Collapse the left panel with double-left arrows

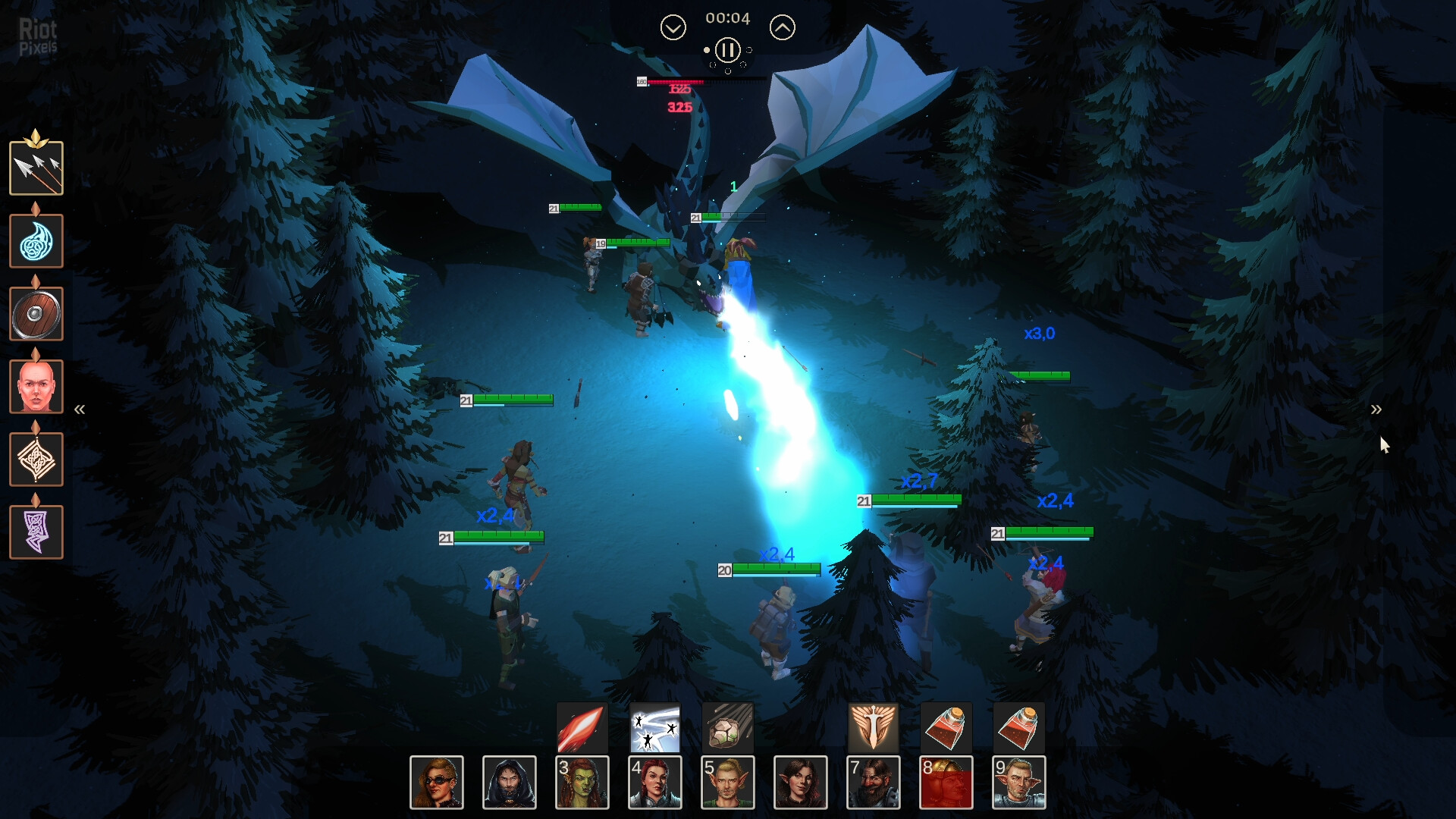pos(80,410)
